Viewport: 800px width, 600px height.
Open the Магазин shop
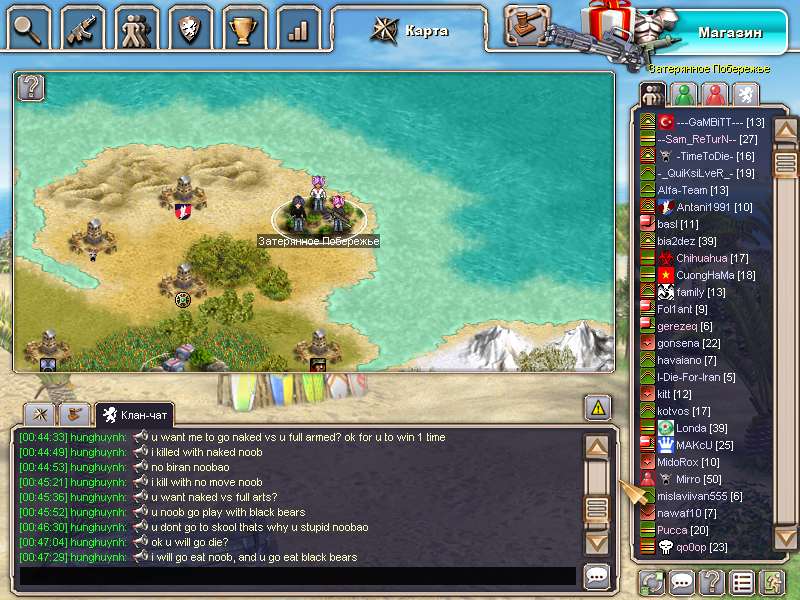(x=729, y=32)
